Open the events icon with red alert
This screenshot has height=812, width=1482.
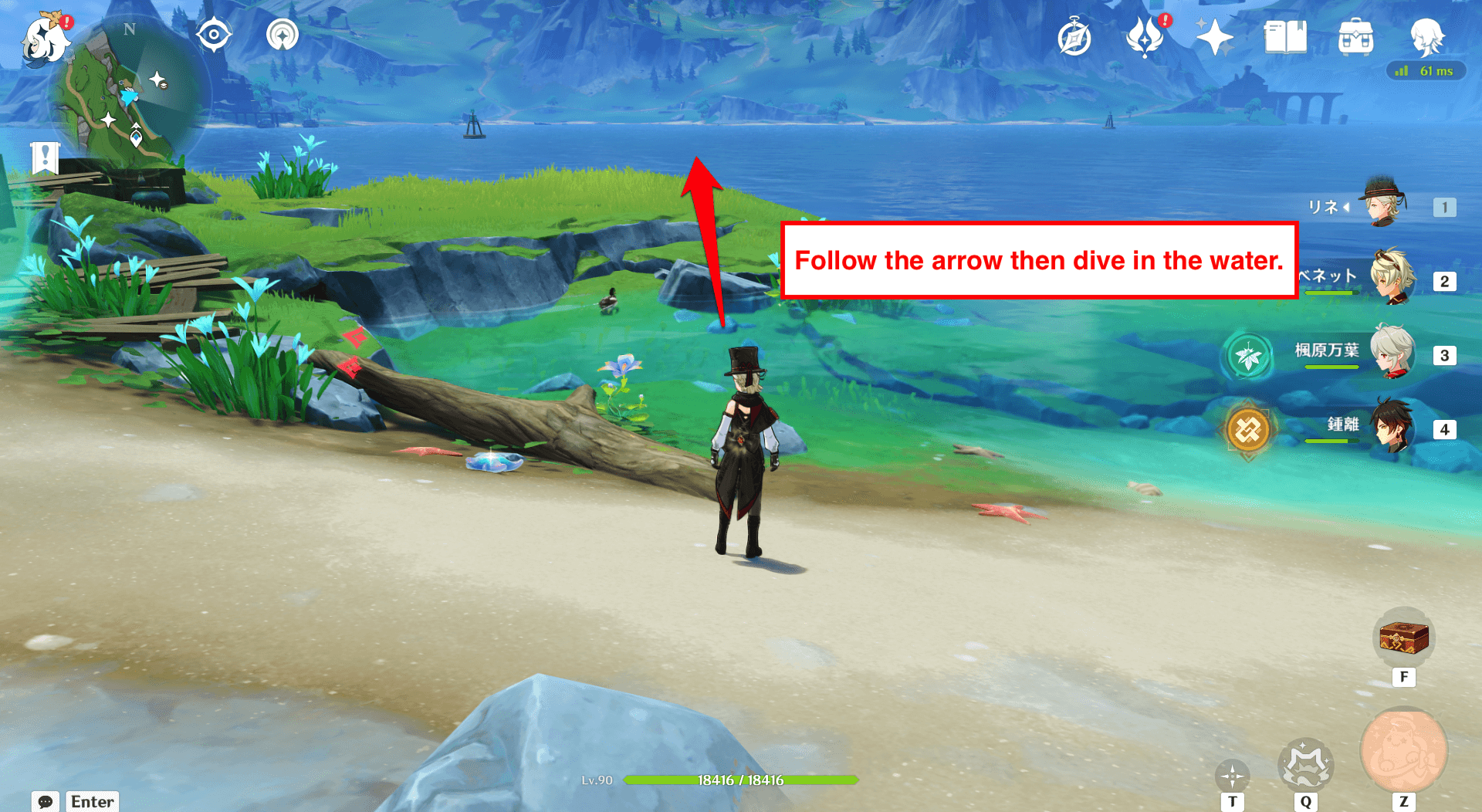[1145, 37]
